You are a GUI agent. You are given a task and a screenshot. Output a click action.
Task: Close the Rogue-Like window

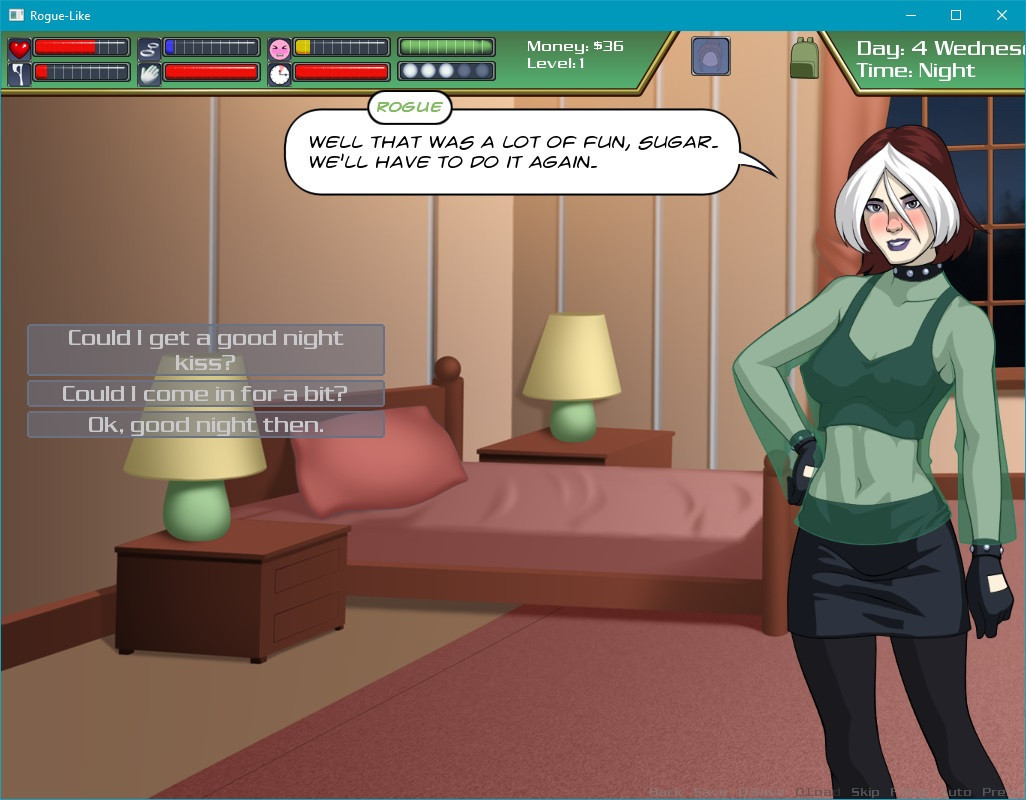coord(1002,15)
